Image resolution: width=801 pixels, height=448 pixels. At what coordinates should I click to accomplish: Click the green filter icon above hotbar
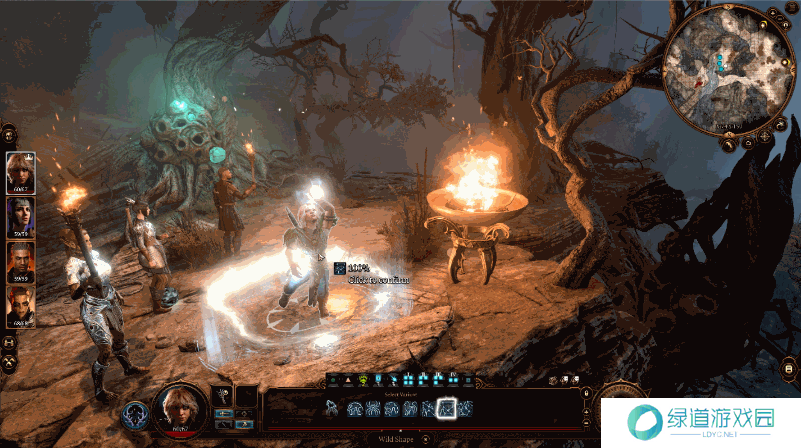363,380
